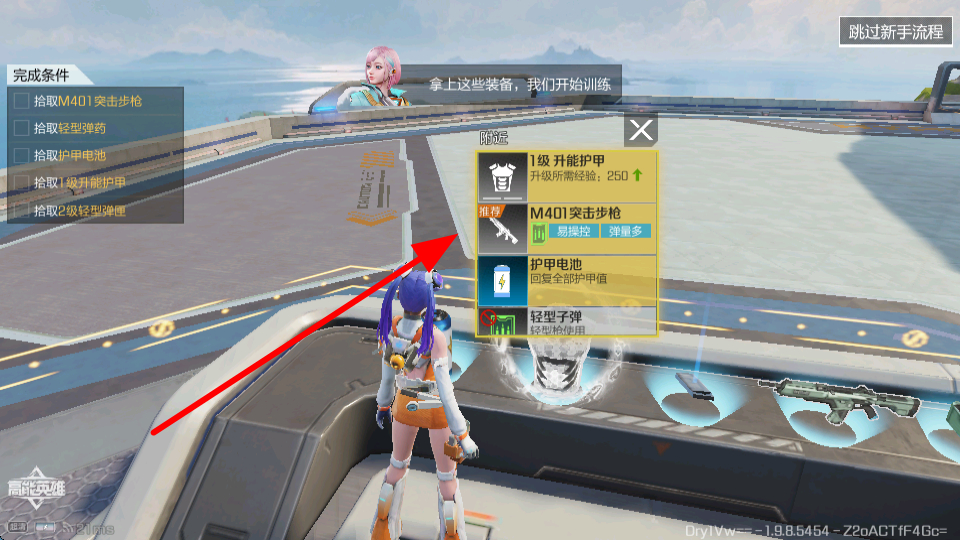This screenshot has height=540, width=960.
Task: Select the M401突击步枪 rifle entry
Action: pos(567,229)
